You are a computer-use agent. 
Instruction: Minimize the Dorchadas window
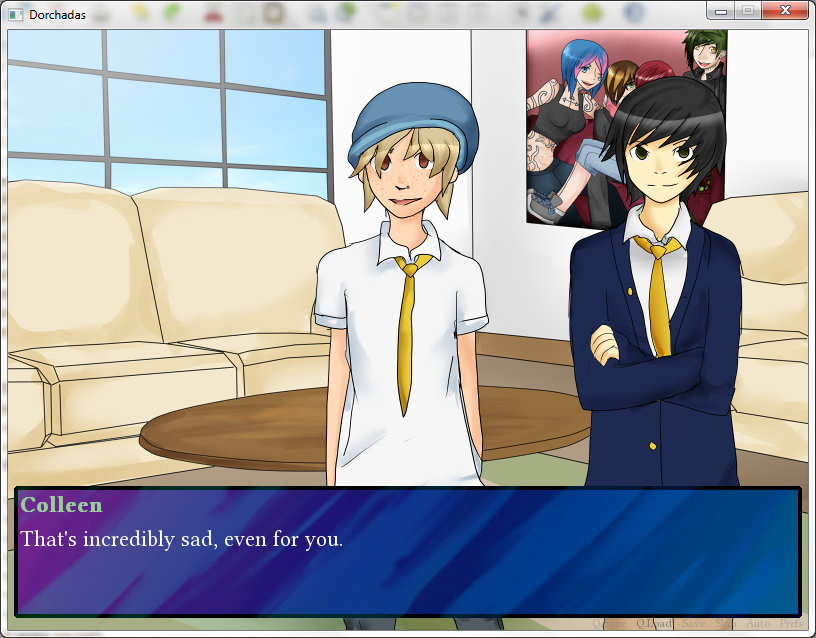click(720, 10)
